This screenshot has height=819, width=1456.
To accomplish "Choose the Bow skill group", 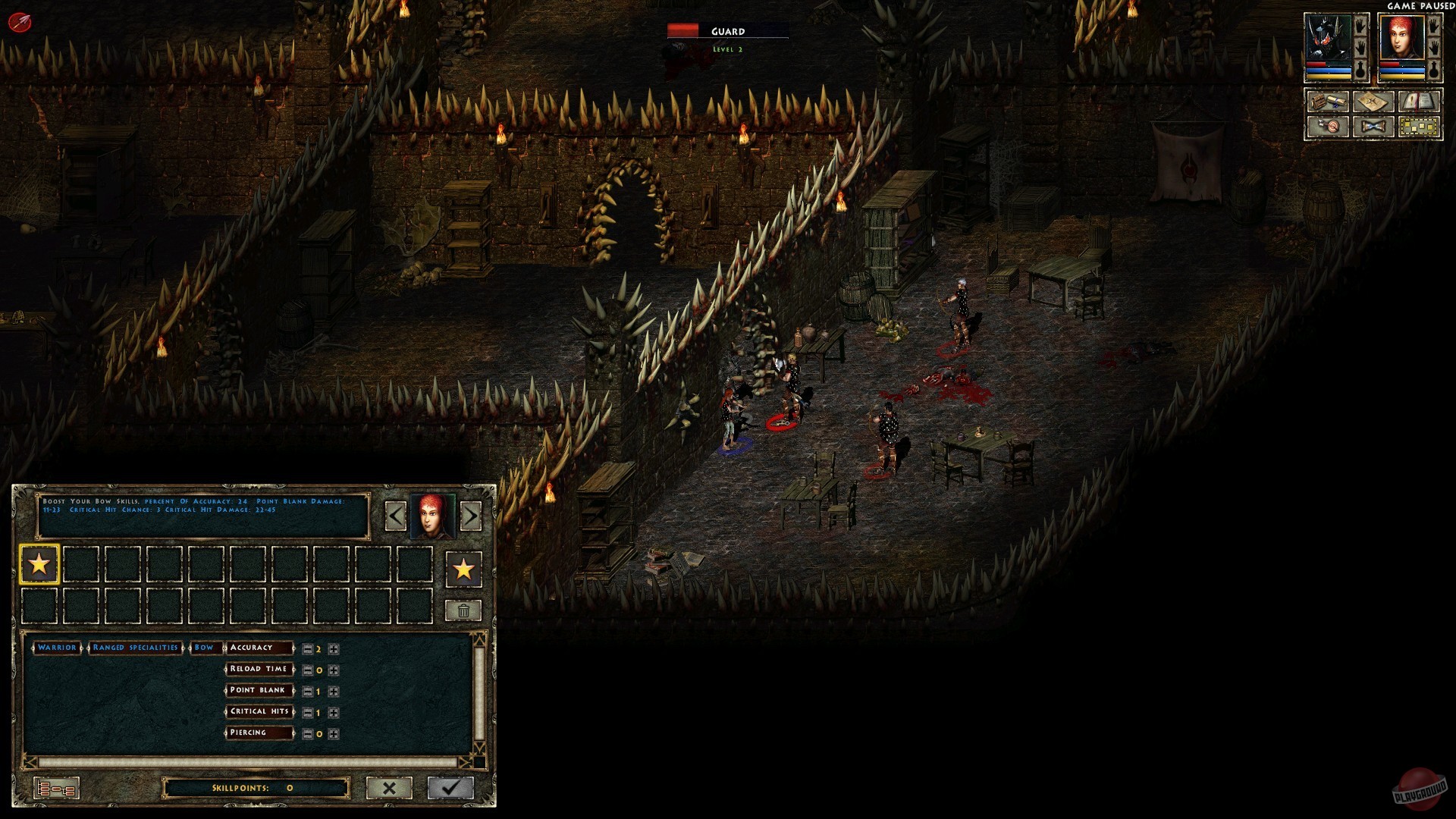I will (x=204, y=648).
